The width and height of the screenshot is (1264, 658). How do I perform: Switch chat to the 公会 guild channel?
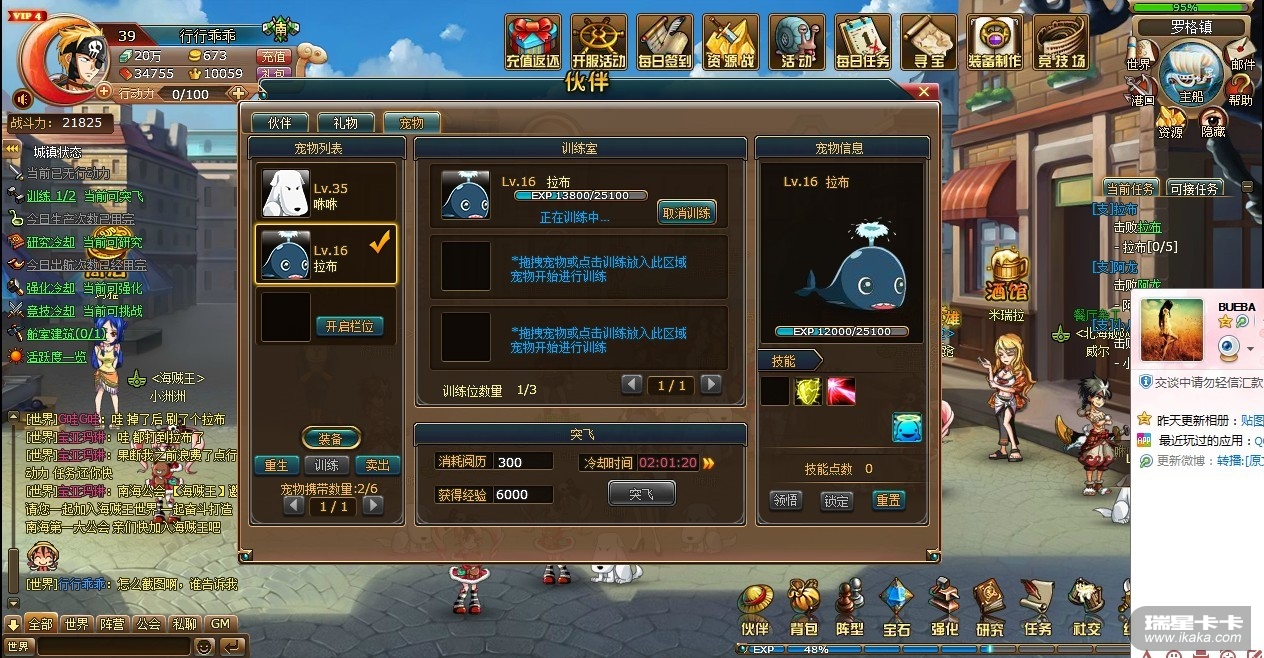click(x=149, y=624)
